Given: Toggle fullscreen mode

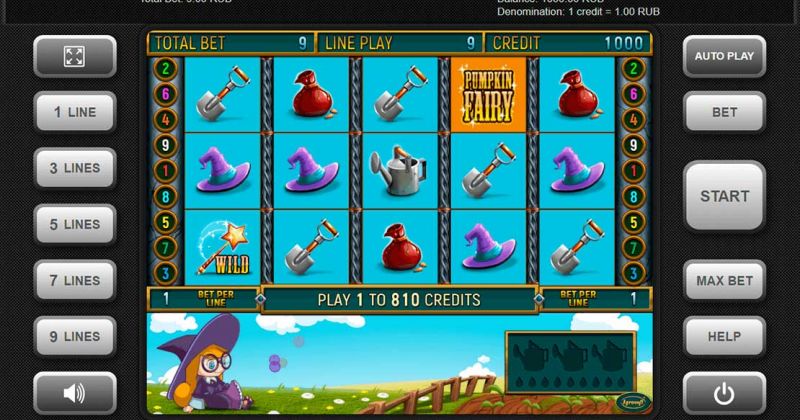Looking at the screenshot, I should 75,56.
